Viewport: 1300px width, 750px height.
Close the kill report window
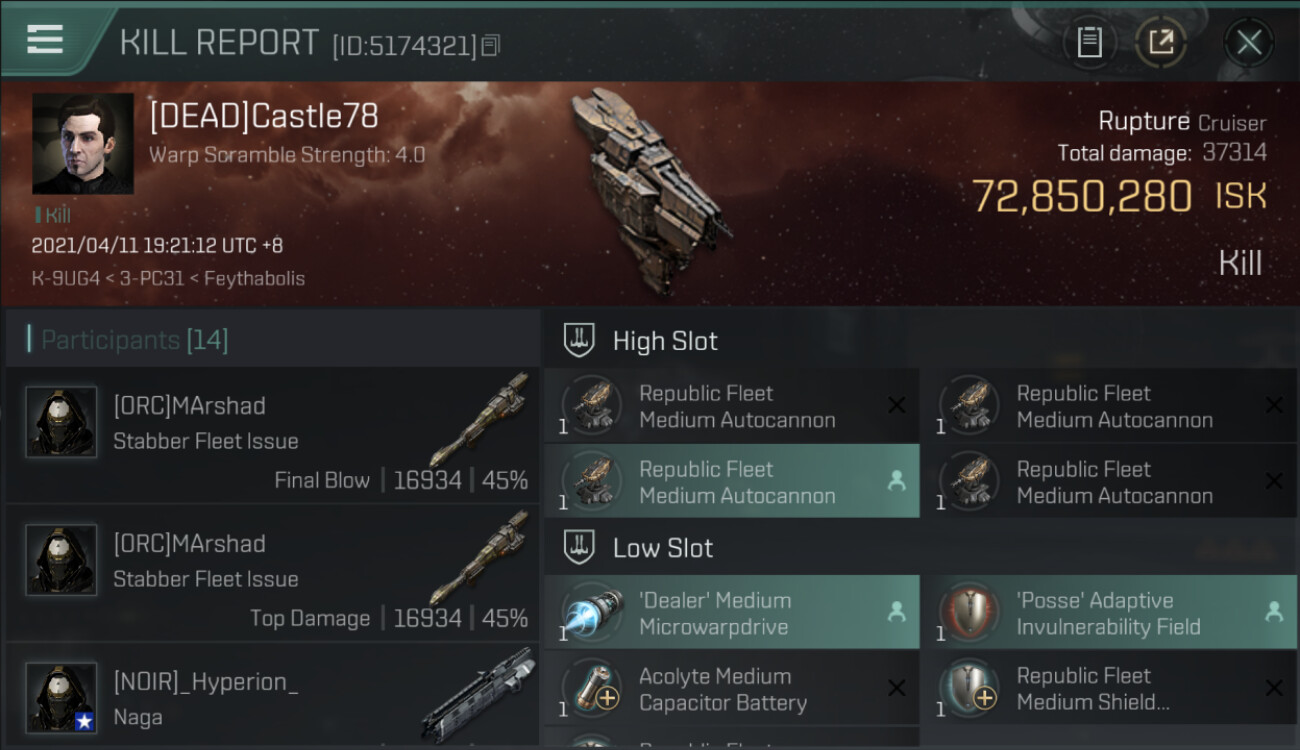point(1248,42)
